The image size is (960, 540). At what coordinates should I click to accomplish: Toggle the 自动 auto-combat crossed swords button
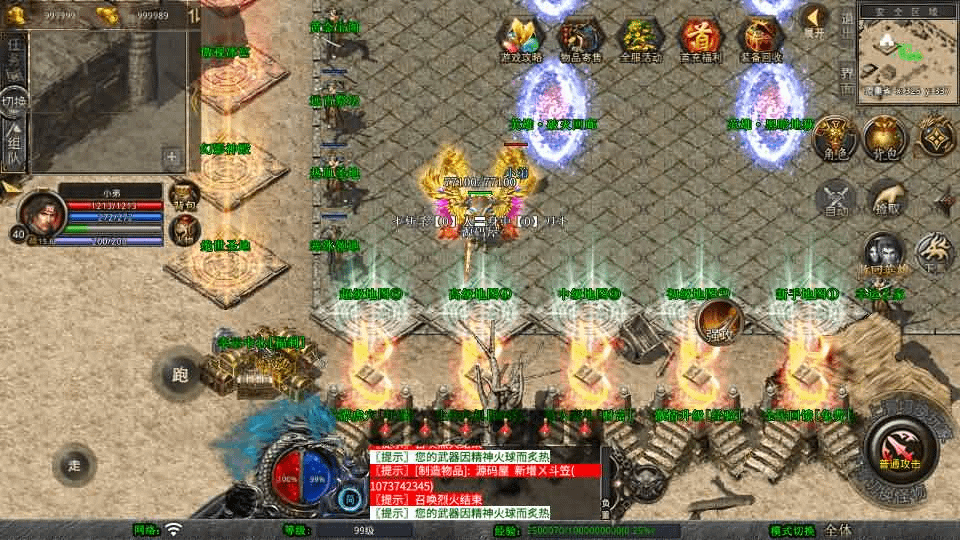[836, 198]
